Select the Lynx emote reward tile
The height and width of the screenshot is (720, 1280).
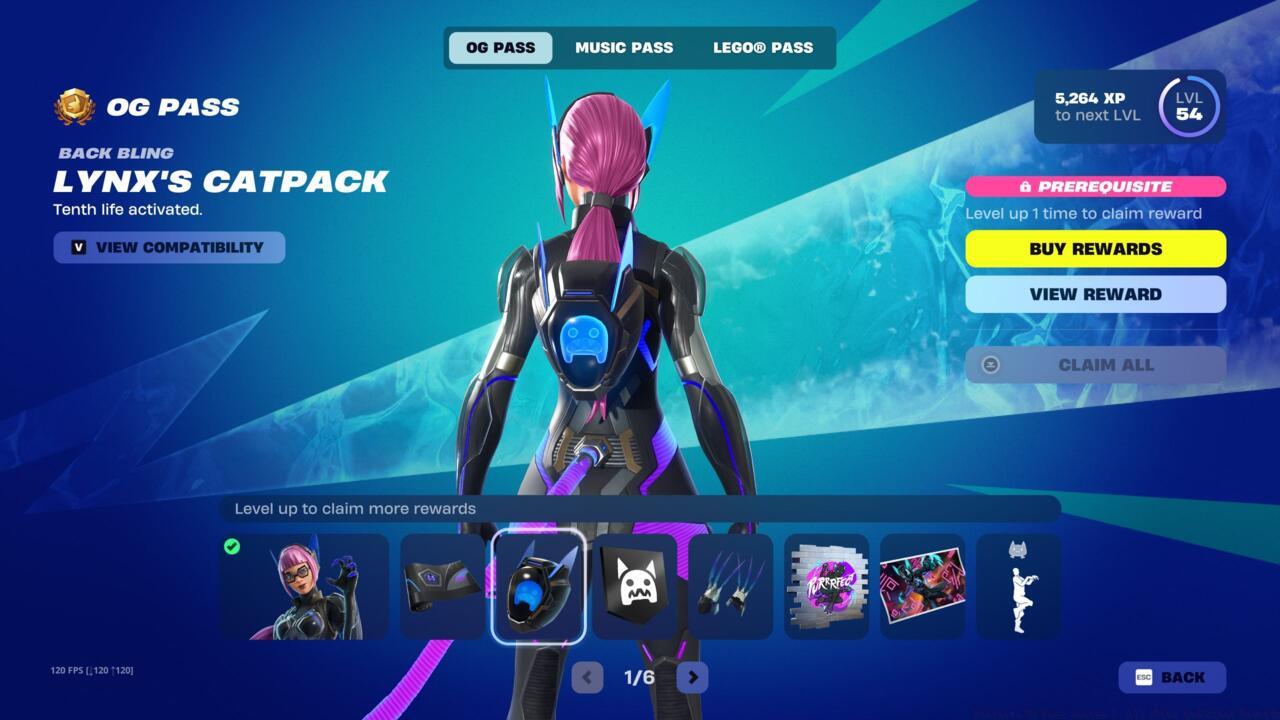point(1018,585)
